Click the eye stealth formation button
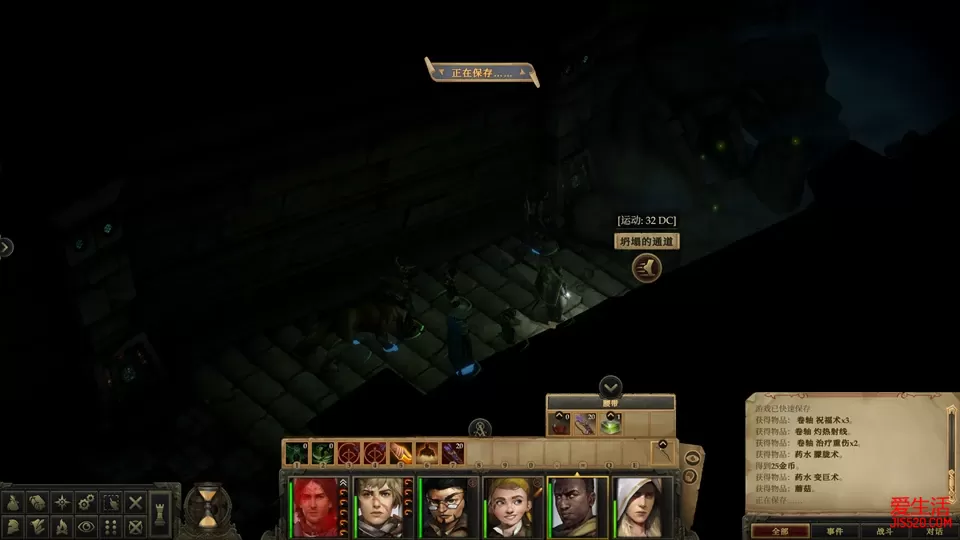 click(84, 524)
